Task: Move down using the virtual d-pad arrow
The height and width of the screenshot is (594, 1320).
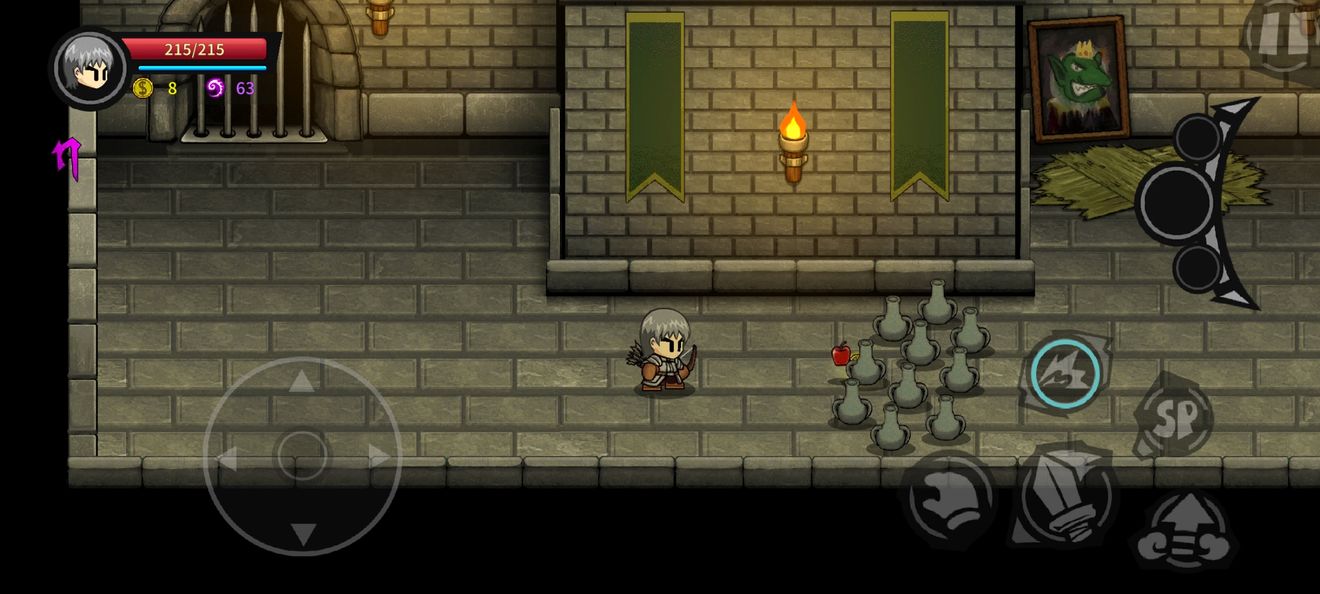Action: click(x=302, y=534)
